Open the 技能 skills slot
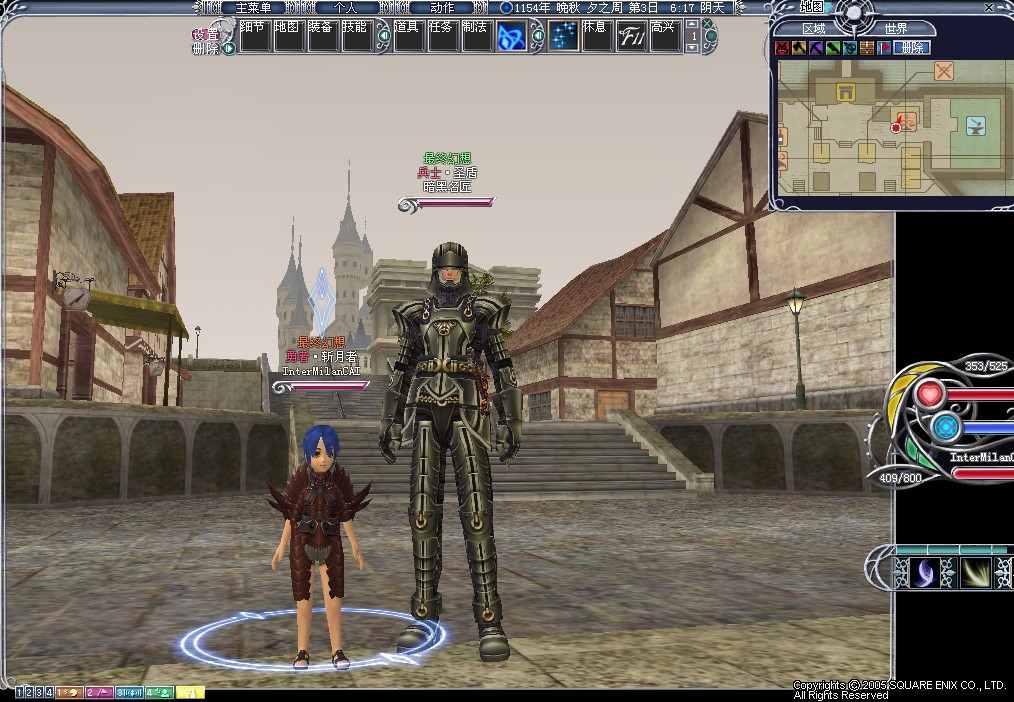Image resolution: width=1014 pixels, height=702 pixels. click(x=355, y=36)
